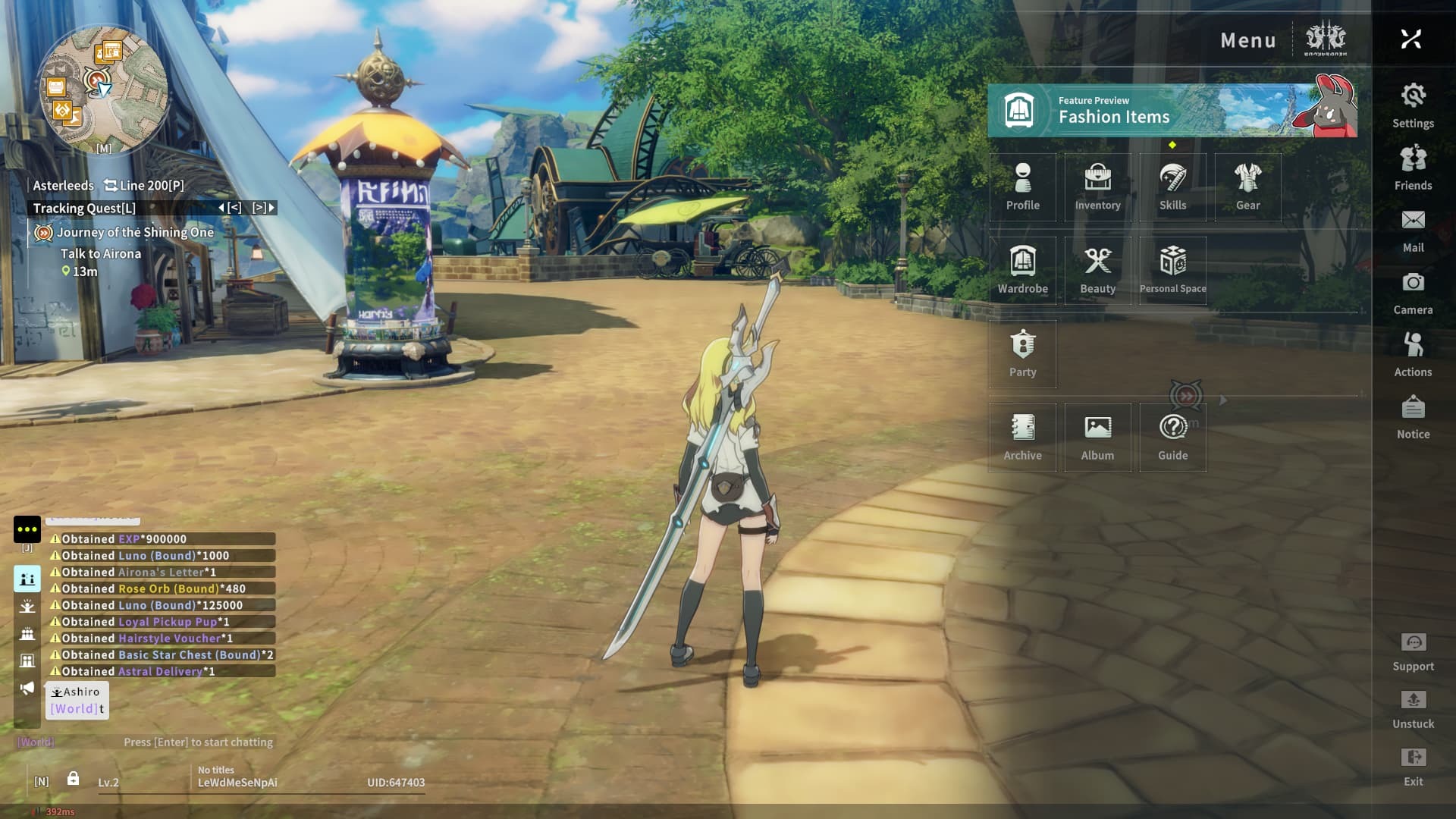This screenshot has height=819, width=1456.
Task: Click the chat input field
Action: (198, 742)
